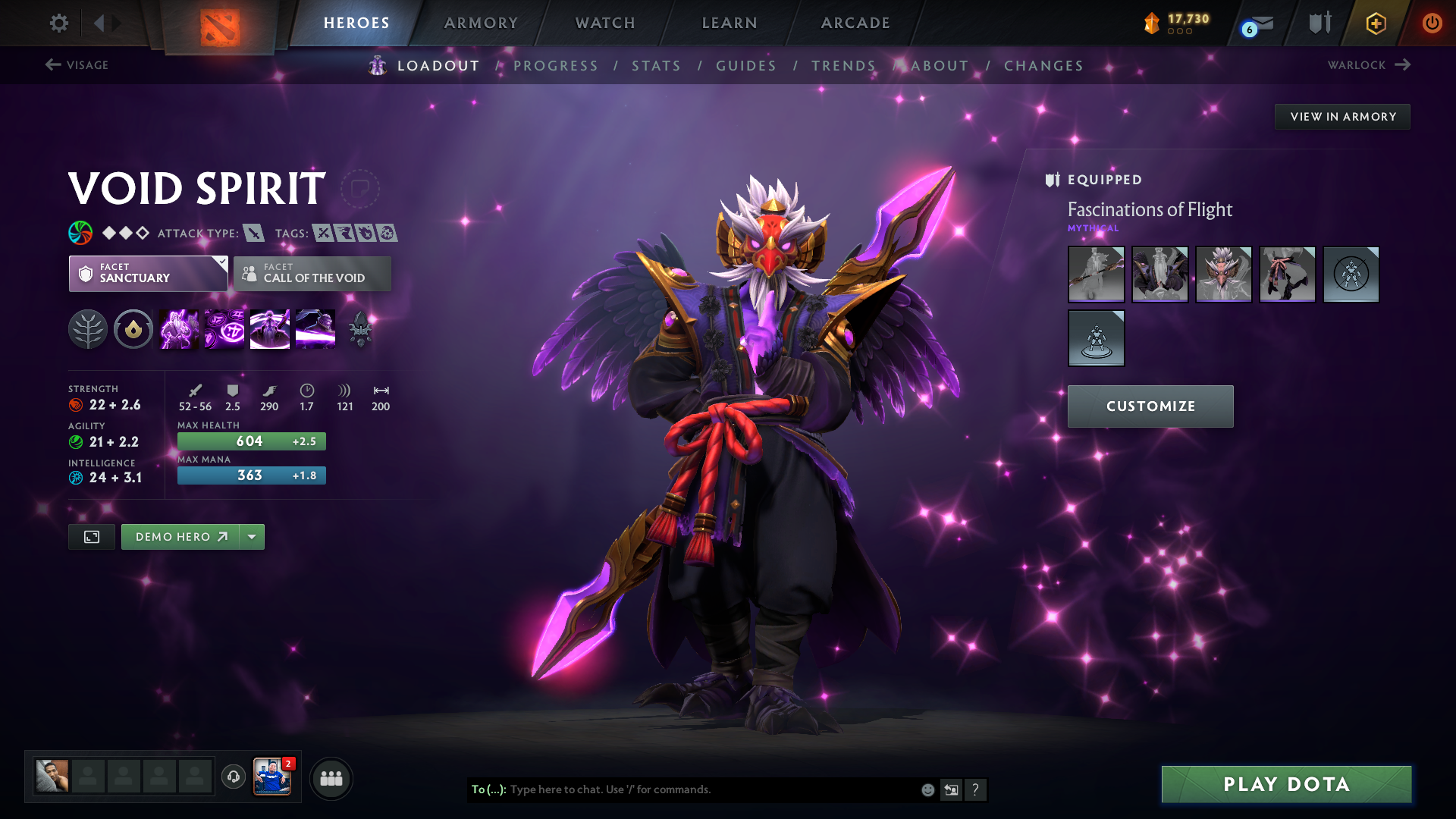Go back to previous hero Visage

(x=77, y=65)
